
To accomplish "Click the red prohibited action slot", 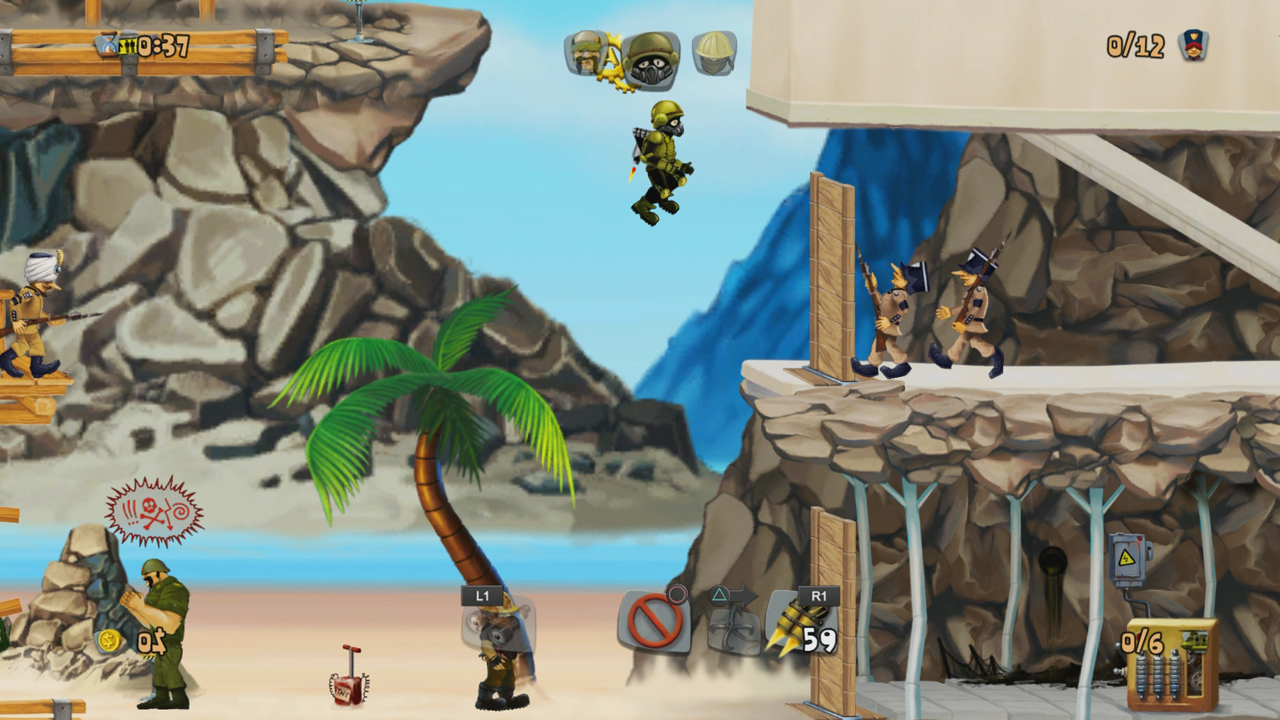I will pyautogui.click(x=655, y=622).
